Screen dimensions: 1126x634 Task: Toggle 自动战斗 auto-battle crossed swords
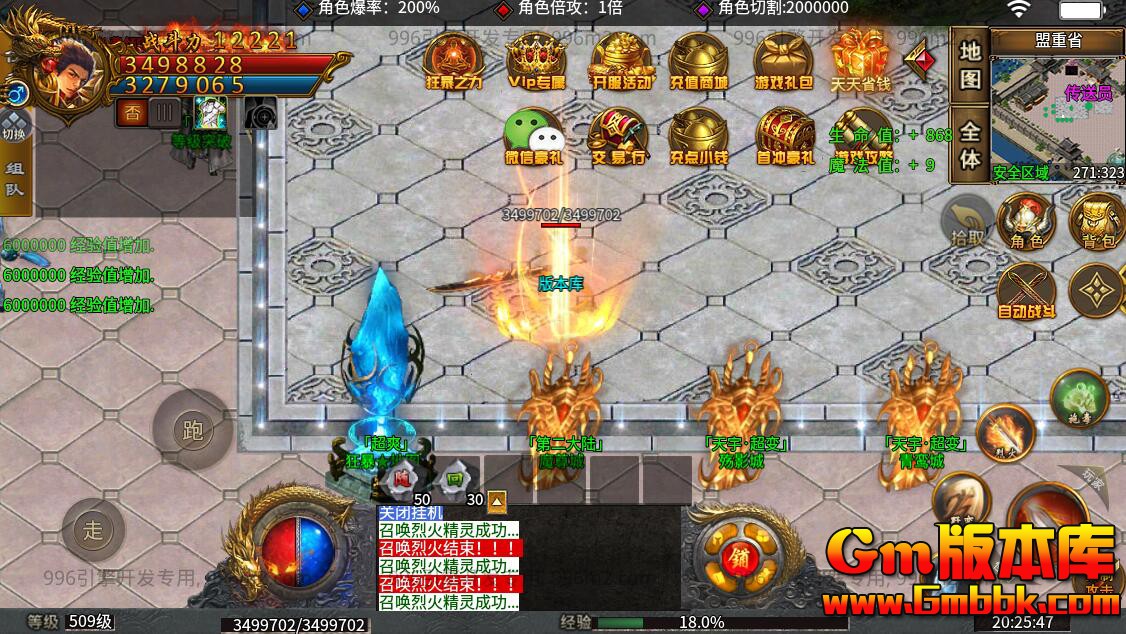(x=1026, y=291)
